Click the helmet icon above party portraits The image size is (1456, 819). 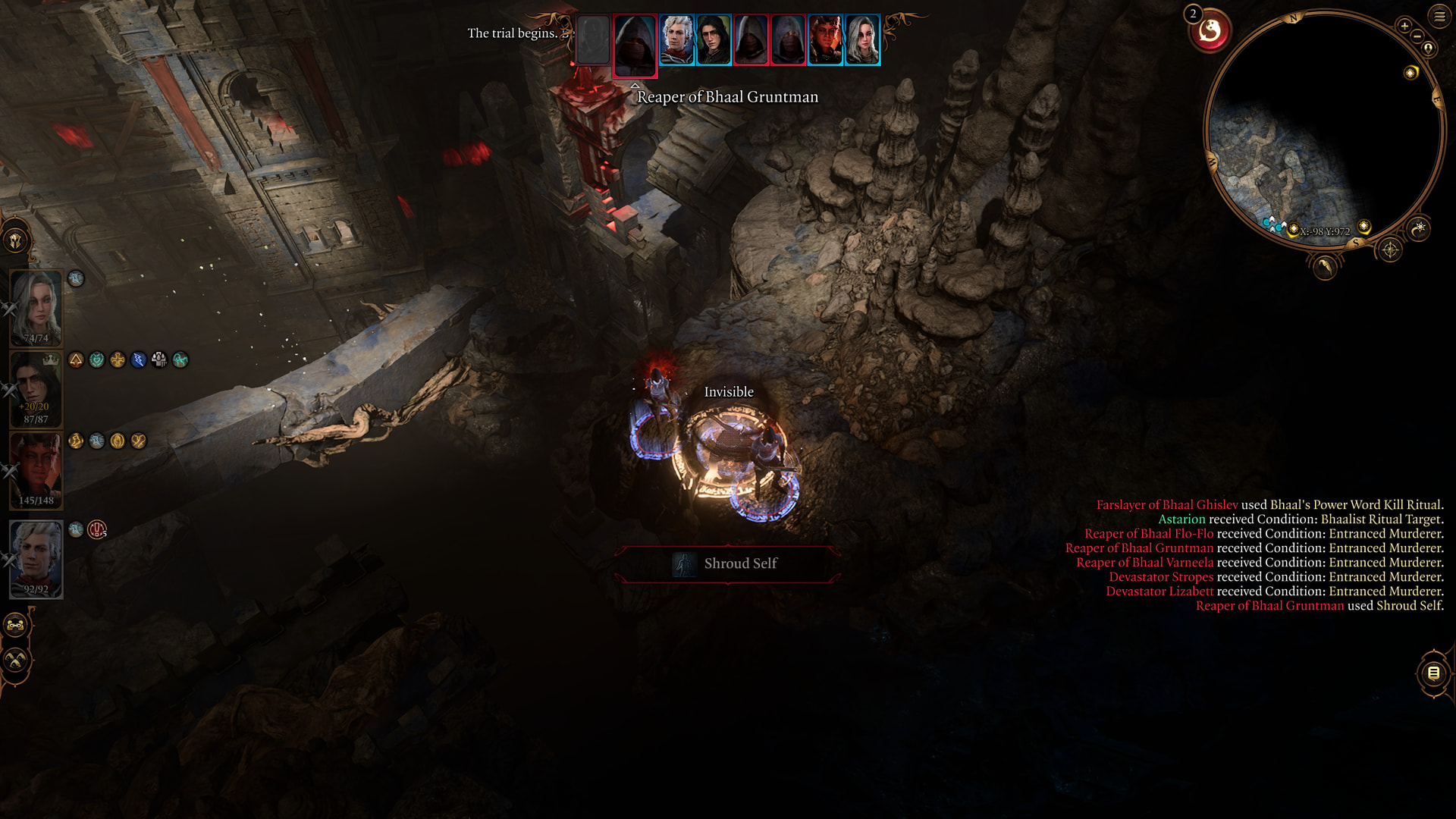(16, 241)
